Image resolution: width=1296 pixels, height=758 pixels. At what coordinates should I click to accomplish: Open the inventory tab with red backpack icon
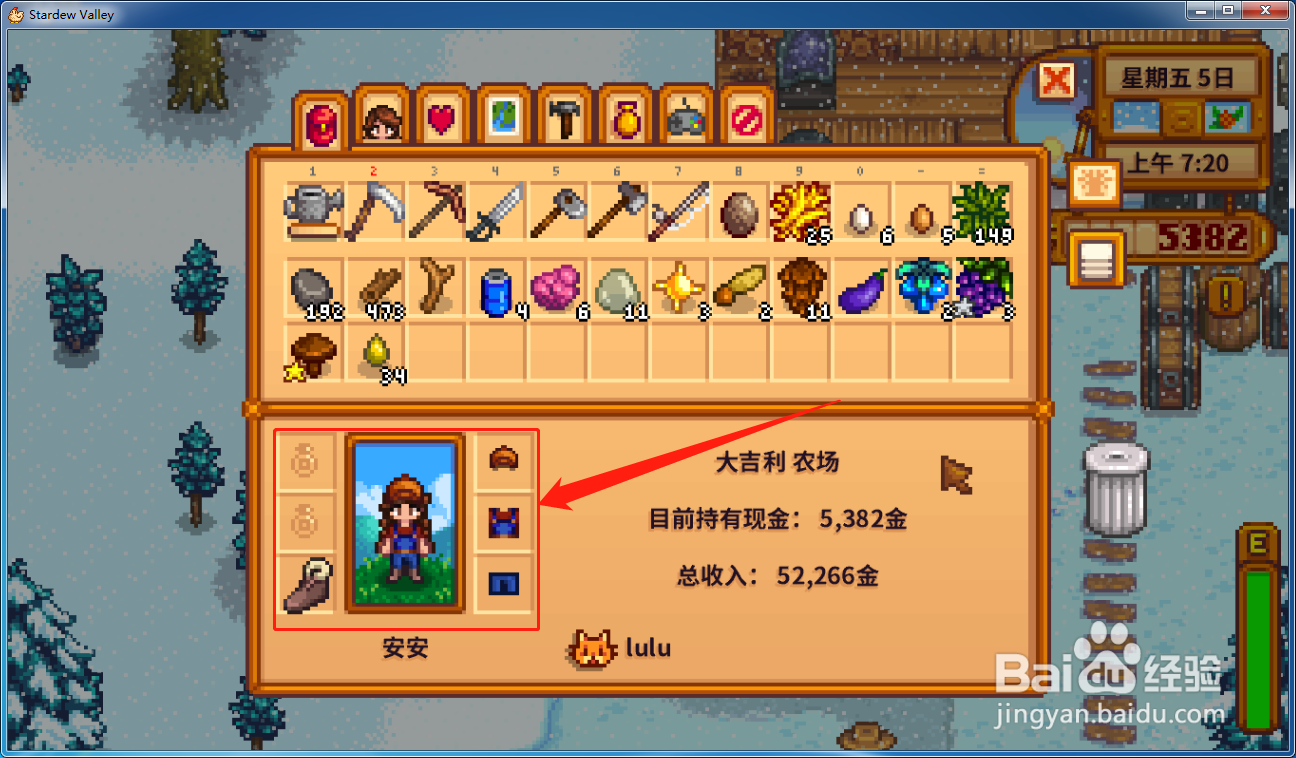[x=320, y=120]
